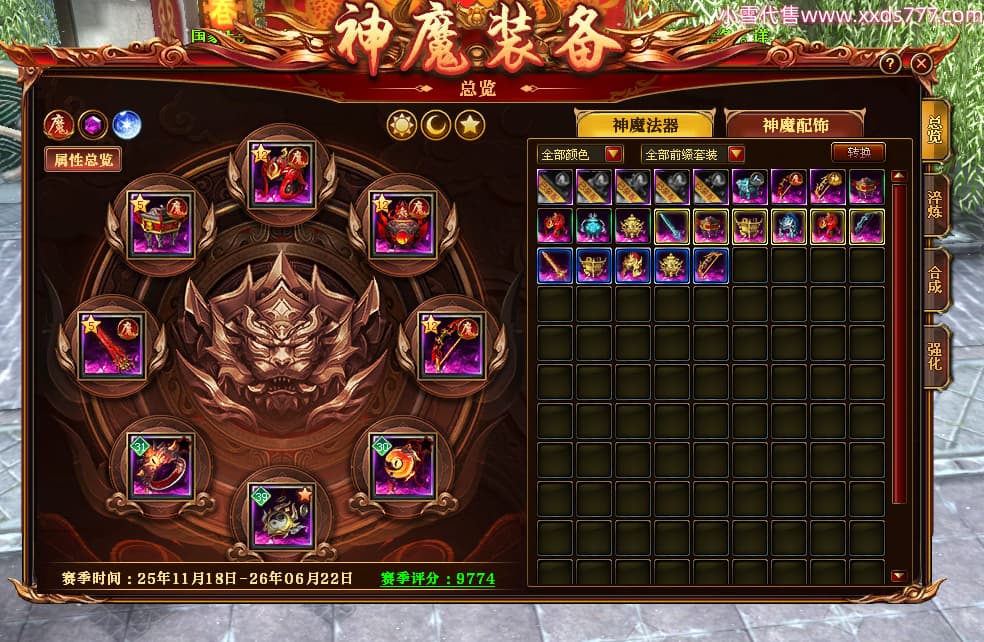Close the 神魔装备 window
Screen dimensions: 984x642
922,63
